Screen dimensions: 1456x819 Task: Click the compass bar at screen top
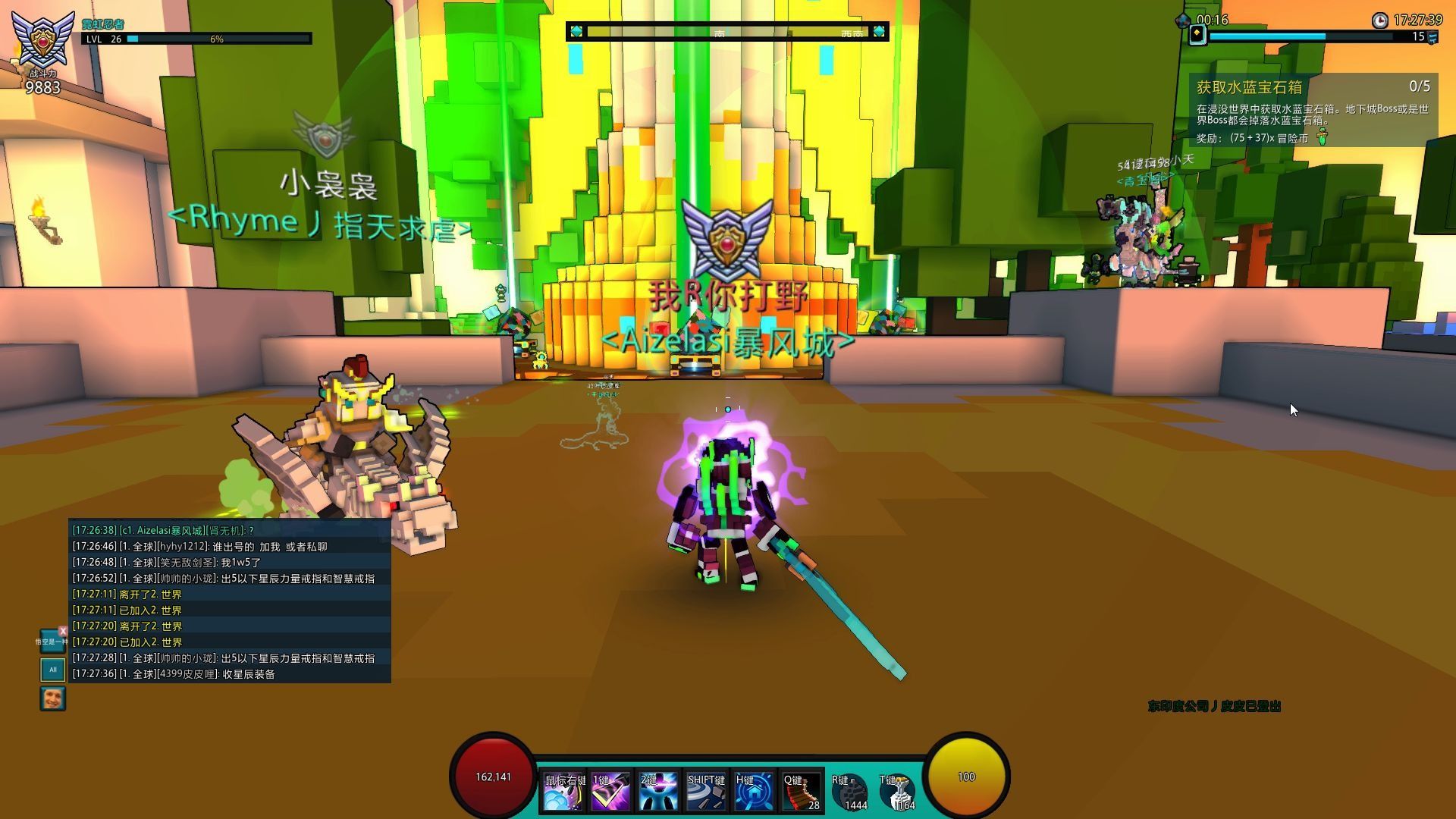pyautogui.click(x=726, y=32)
